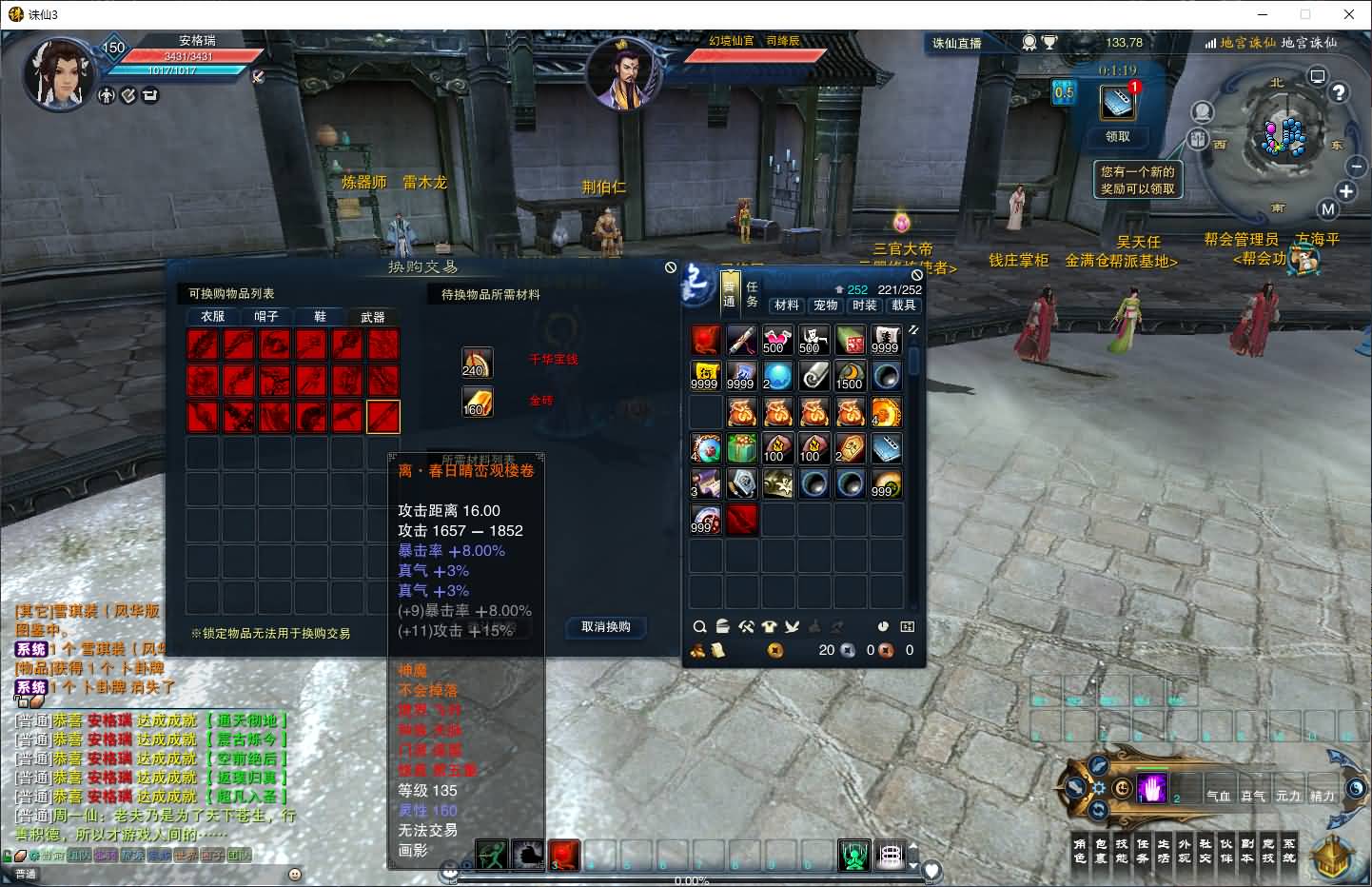Open the 宠物 pet bag tab

(826, 306)
